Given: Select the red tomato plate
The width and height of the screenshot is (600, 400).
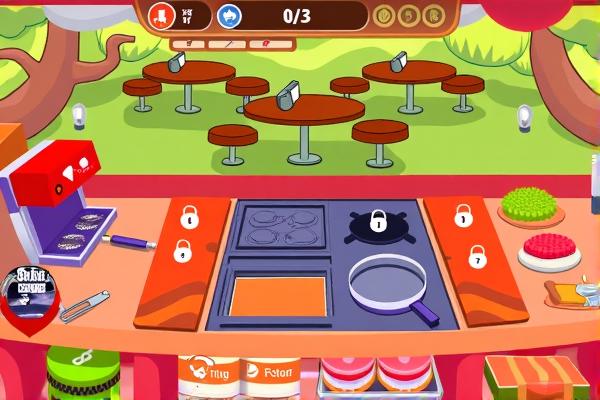Looking at the screenshot, I should pos(549,249).
